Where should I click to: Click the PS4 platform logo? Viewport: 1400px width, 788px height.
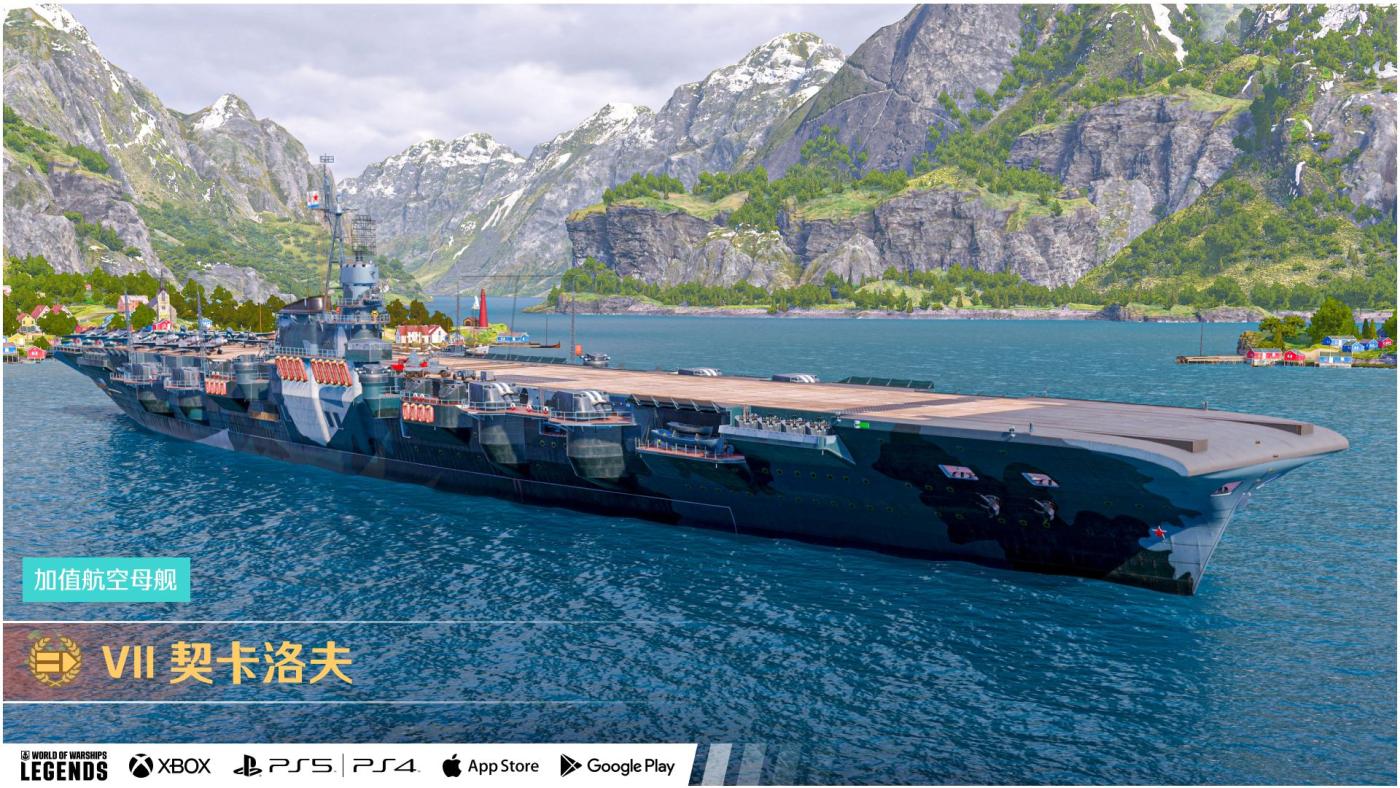(384, 766)
